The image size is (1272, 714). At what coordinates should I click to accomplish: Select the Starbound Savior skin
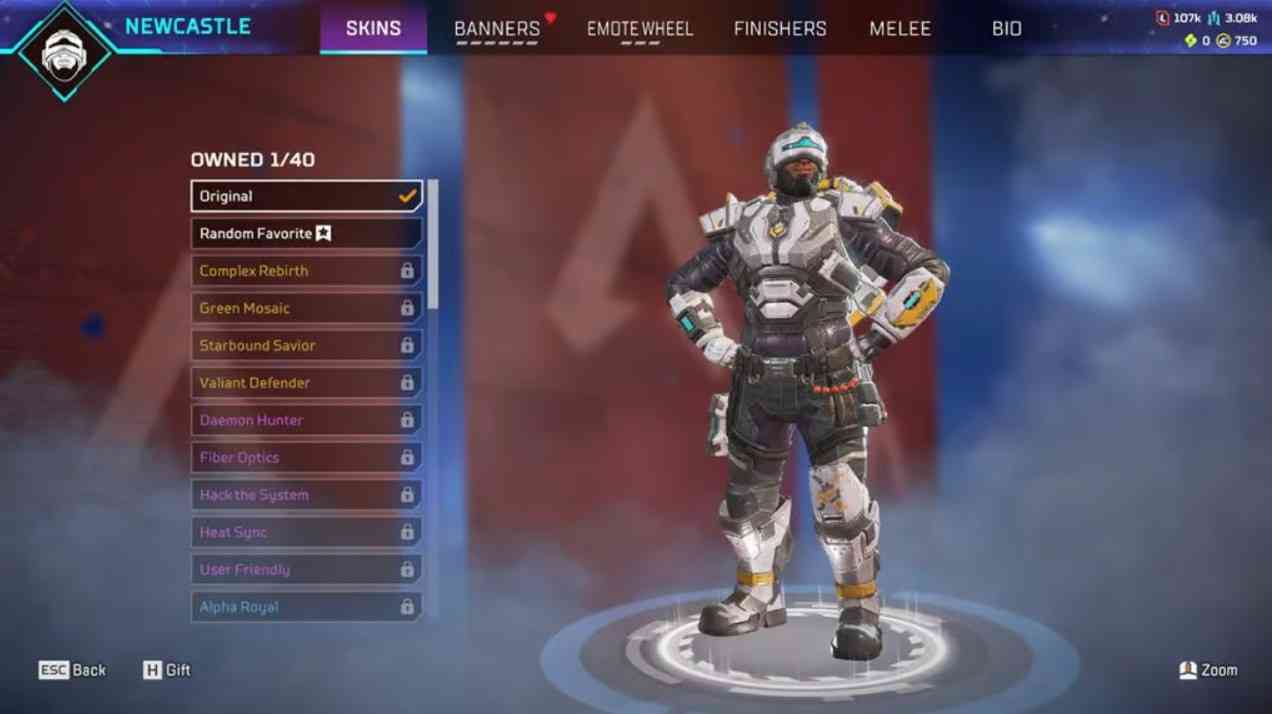pyautogui.click(x=306, y=346)
